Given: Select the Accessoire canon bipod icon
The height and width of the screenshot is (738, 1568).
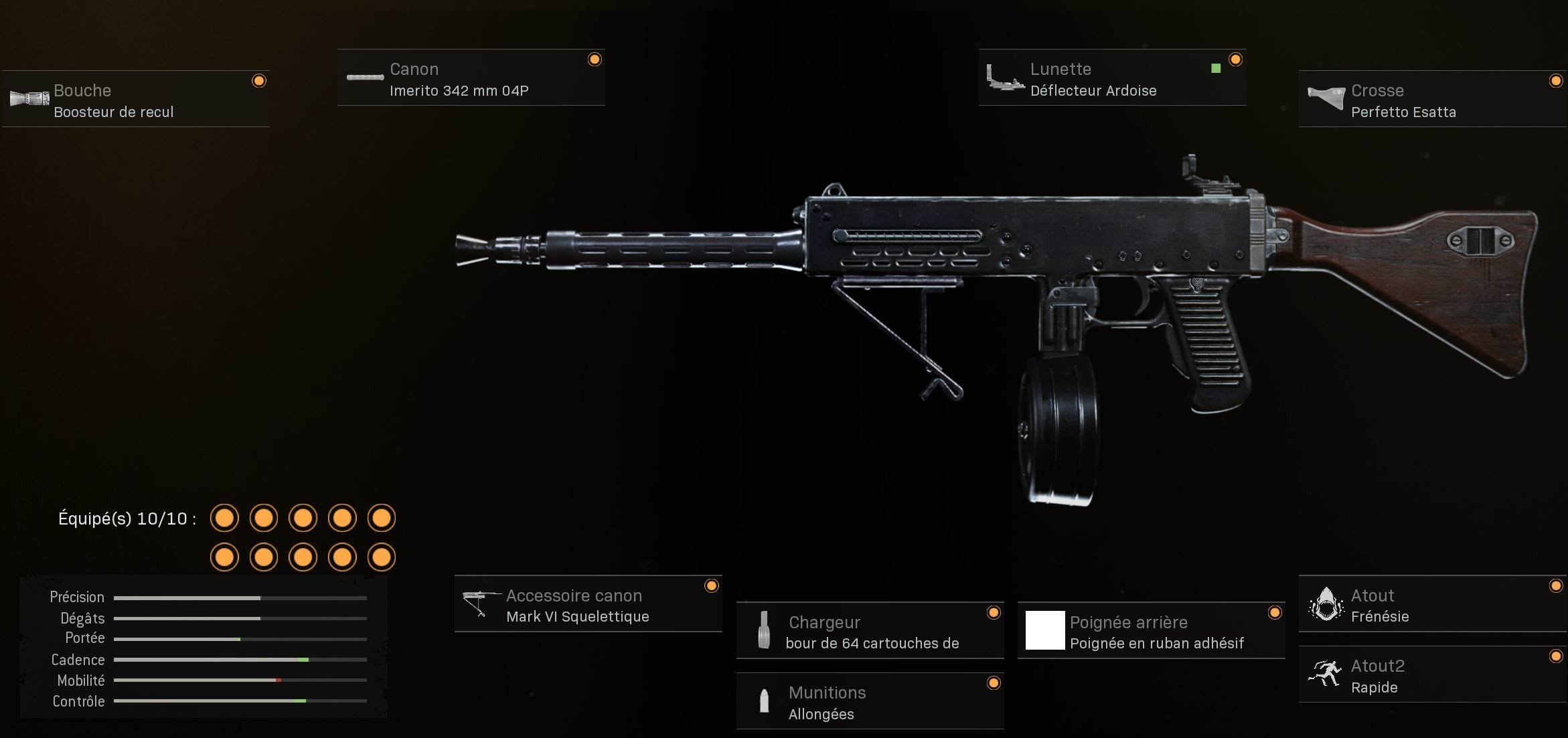Looking at the screenshot, I should (x=480, y=604).
